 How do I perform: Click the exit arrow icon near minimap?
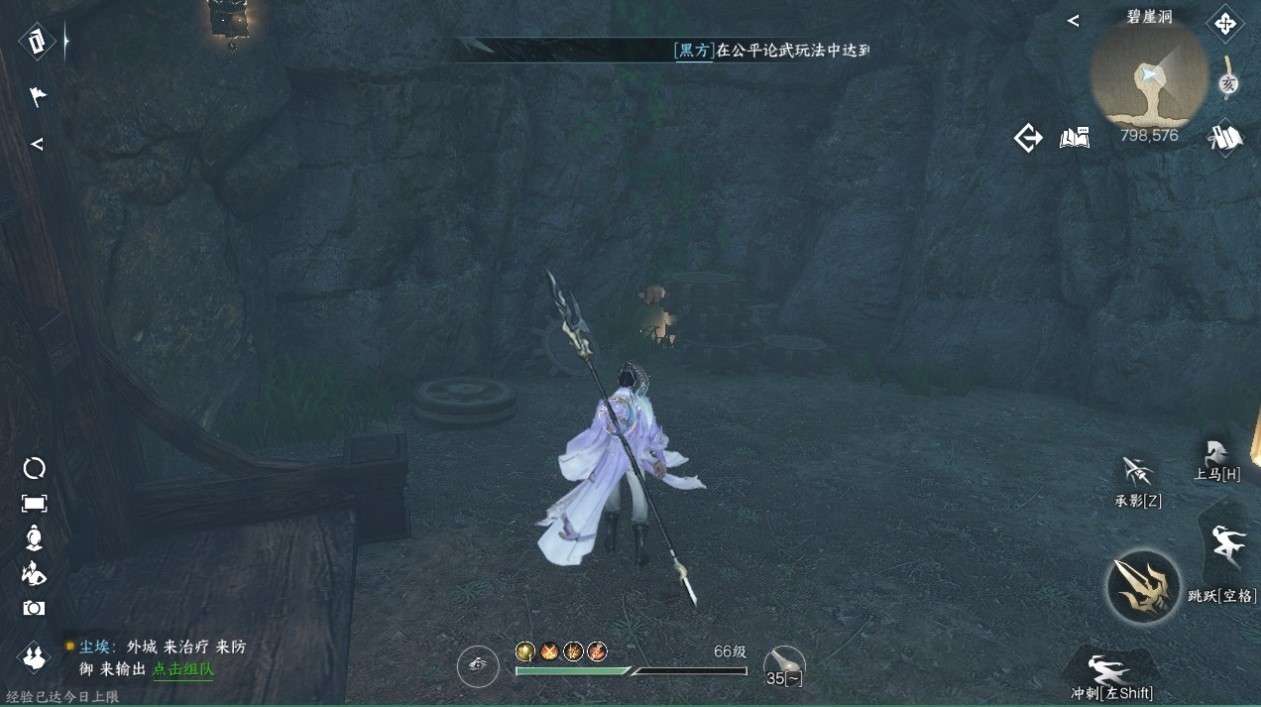coord(1028,138)
